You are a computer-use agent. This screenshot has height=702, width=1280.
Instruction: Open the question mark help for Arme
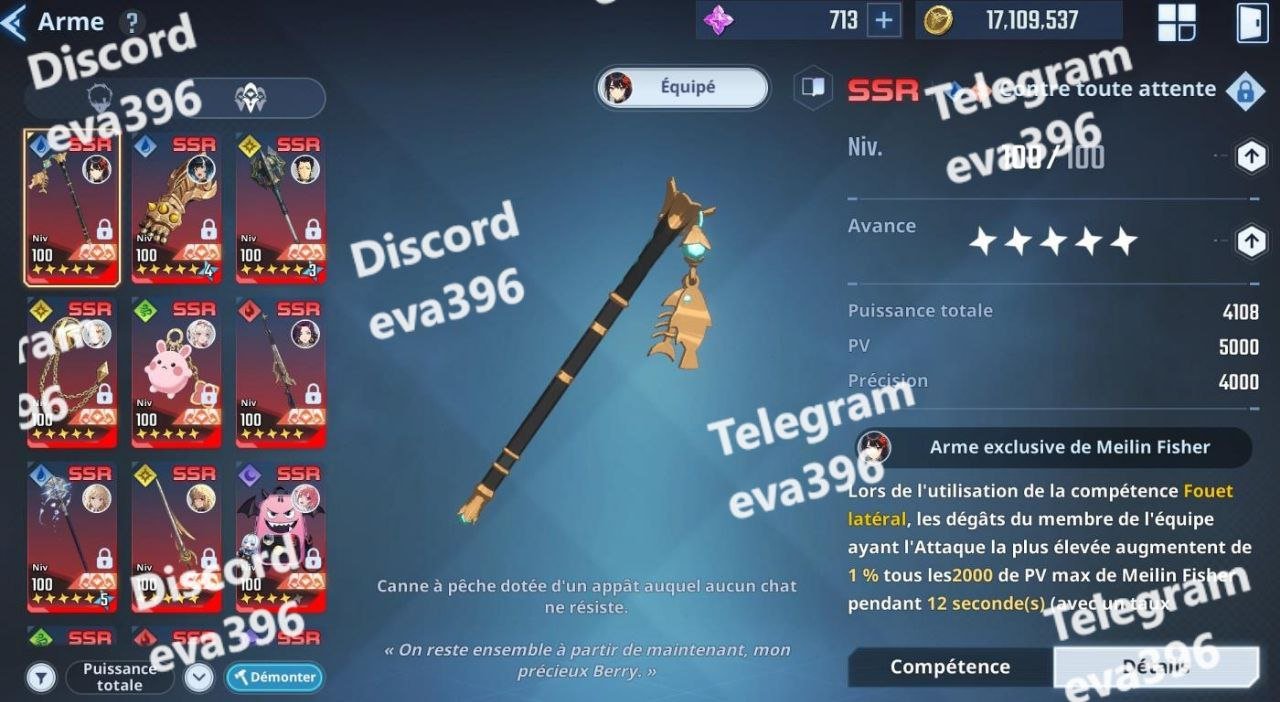pyautogui.click(x=131, y=22)
